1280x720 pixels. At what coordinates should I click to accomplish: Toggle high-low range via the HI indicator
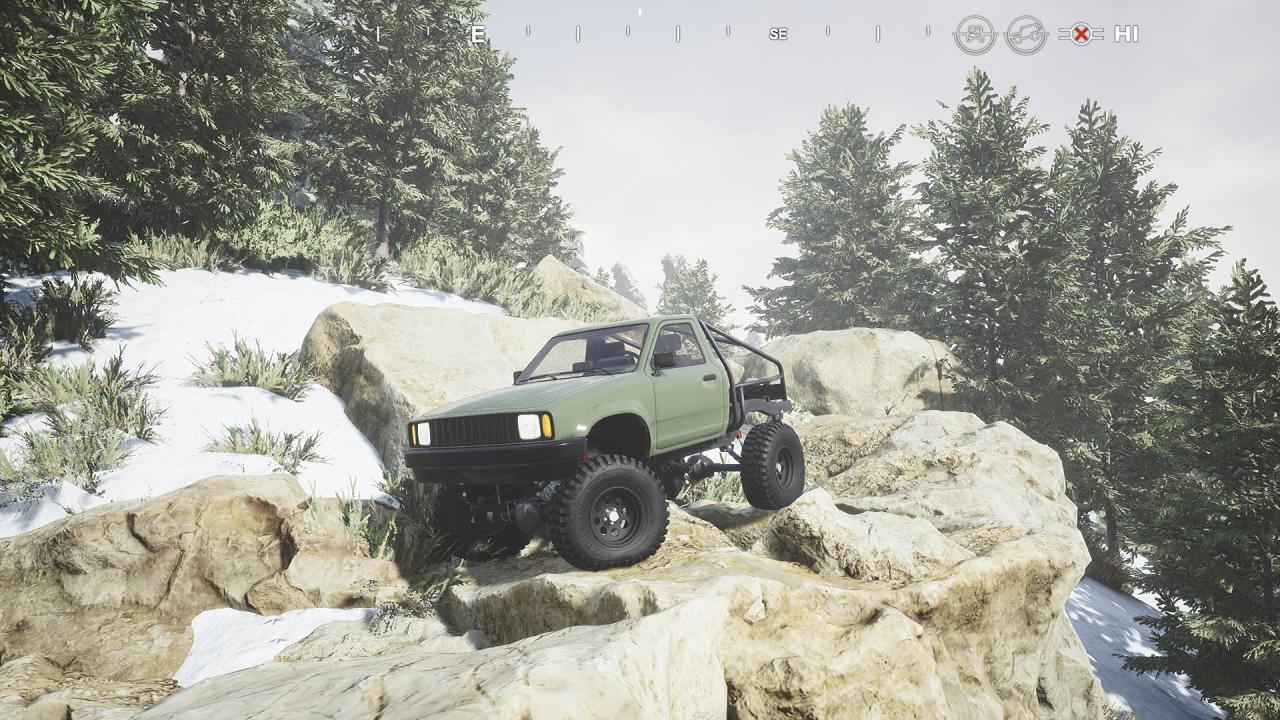coord(1128,32)
